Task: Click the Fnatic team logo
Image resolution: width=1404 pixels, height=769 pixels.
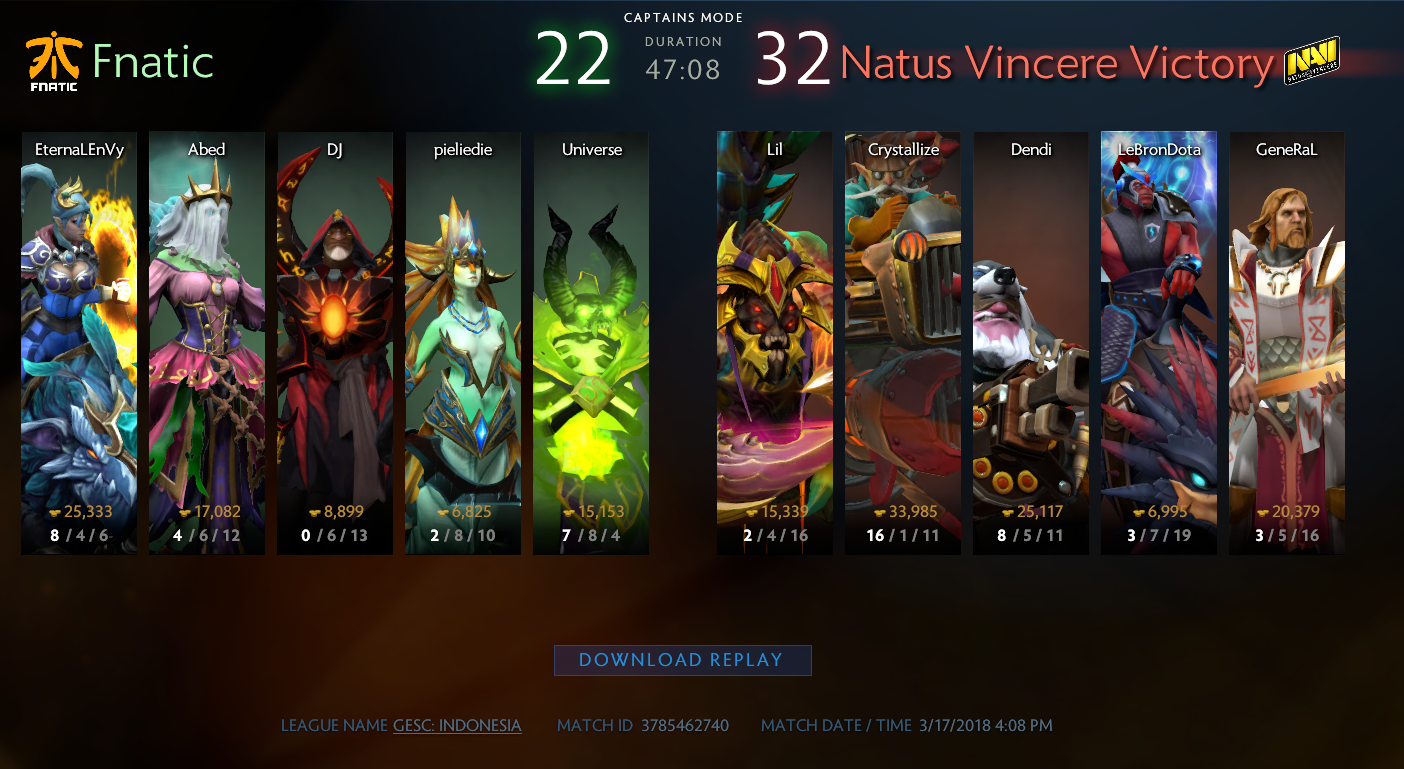Action: 52,62
